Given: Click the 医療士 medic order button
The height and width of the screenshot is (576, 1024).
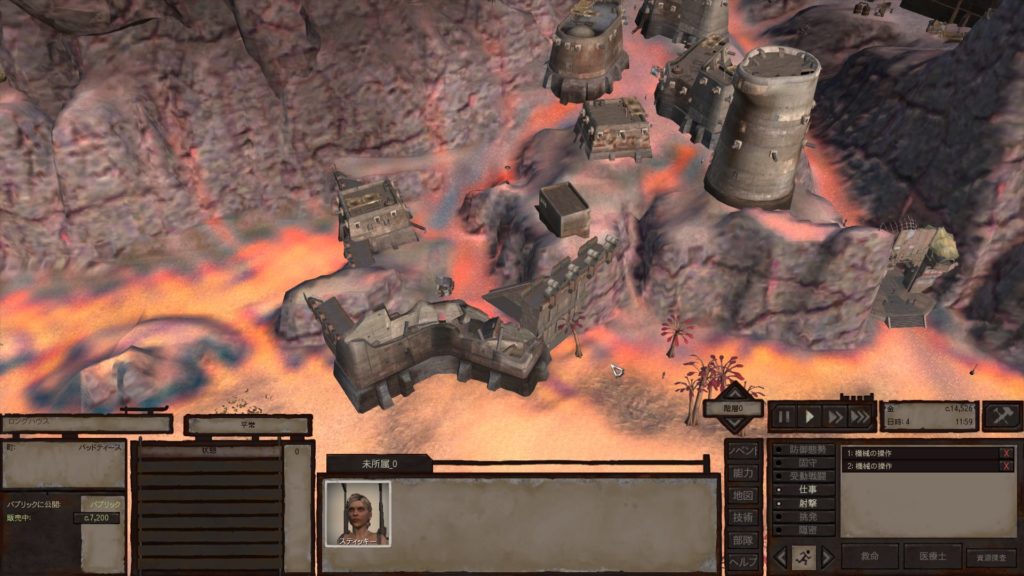Looking at the screenshot, I should tap(932, 557).
